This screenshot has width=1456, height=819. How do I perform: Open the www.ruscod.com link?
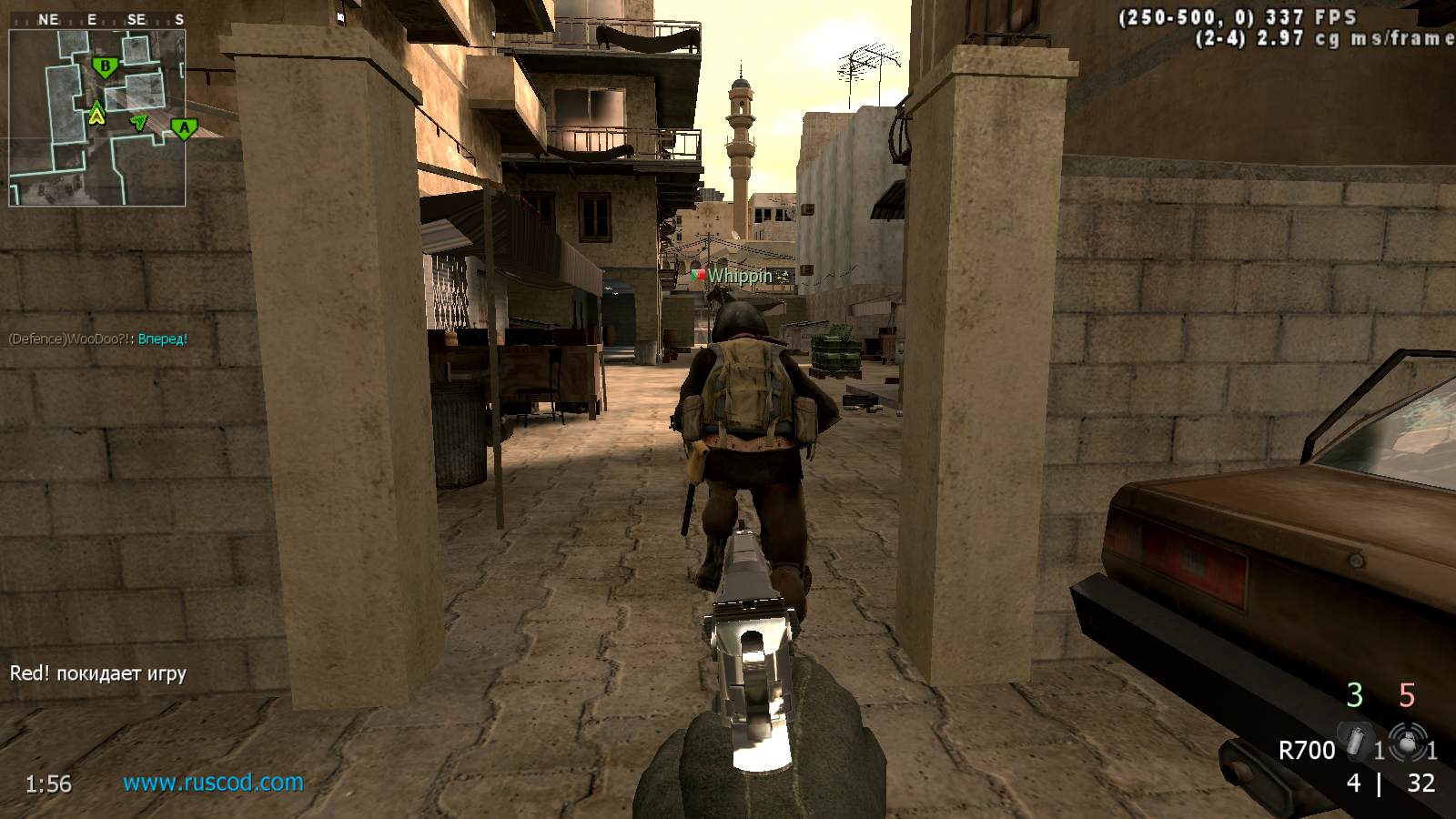[x=213, y=783]
